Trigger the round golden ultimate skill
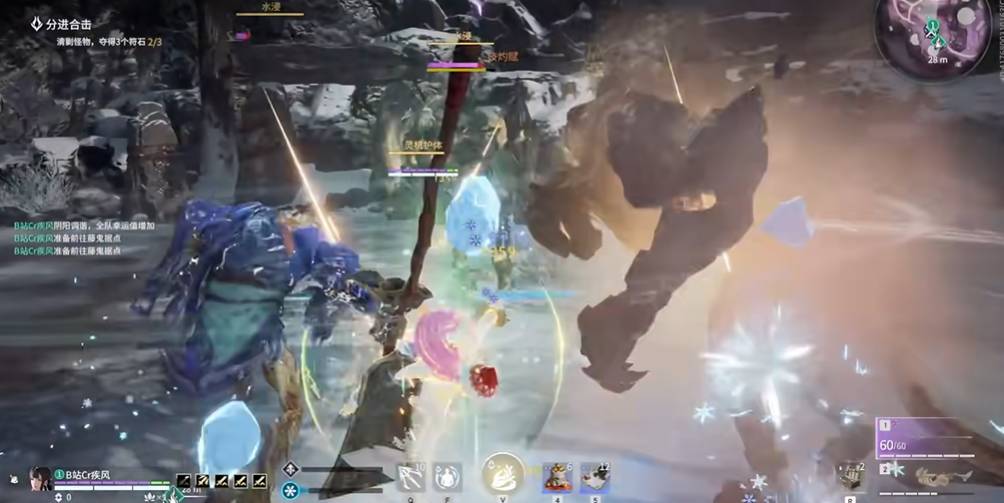 coord(502,473)
